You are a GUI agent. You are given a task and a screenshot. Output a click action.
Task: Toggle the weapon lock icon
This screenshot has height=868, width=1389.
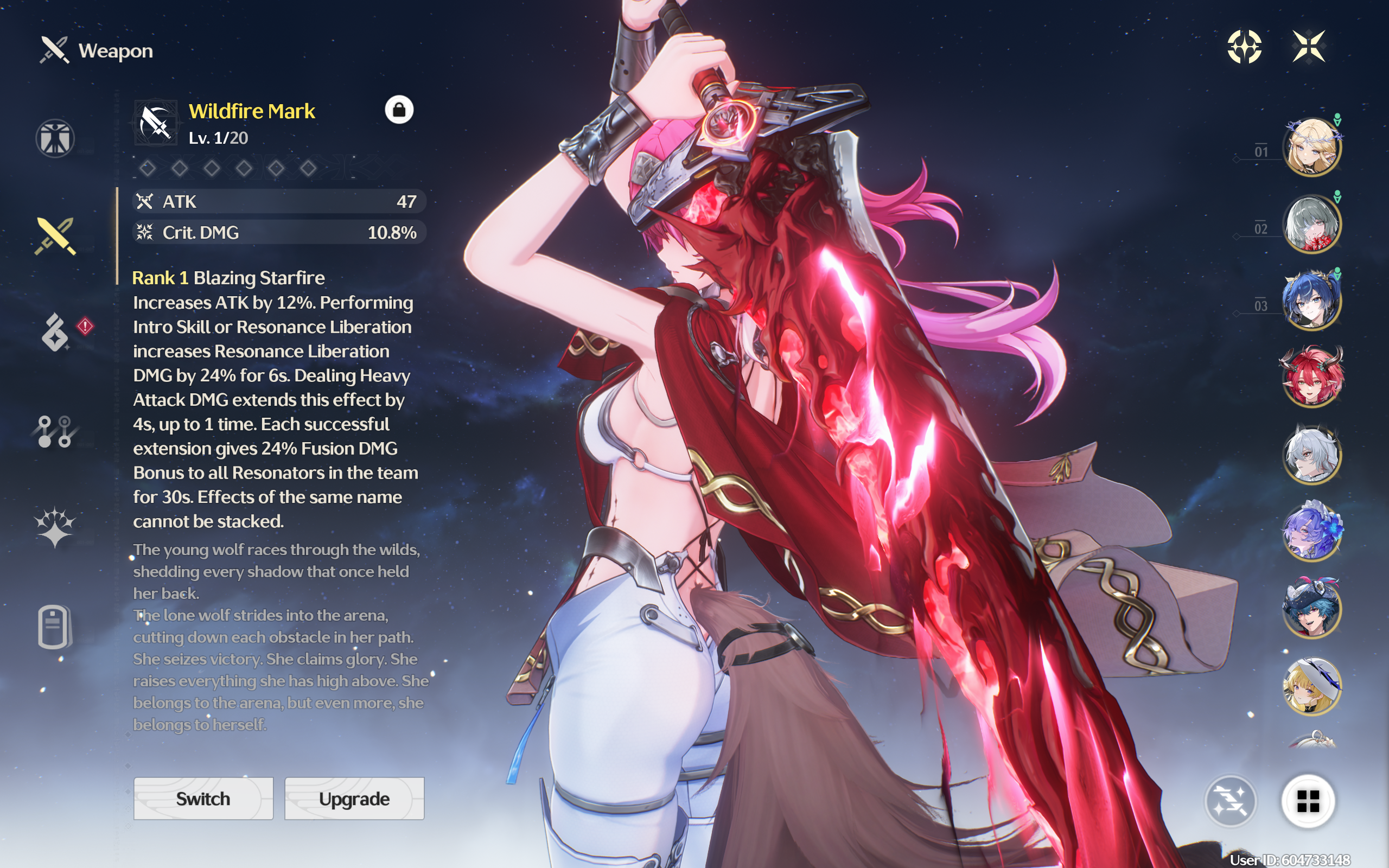coord(399,110)
